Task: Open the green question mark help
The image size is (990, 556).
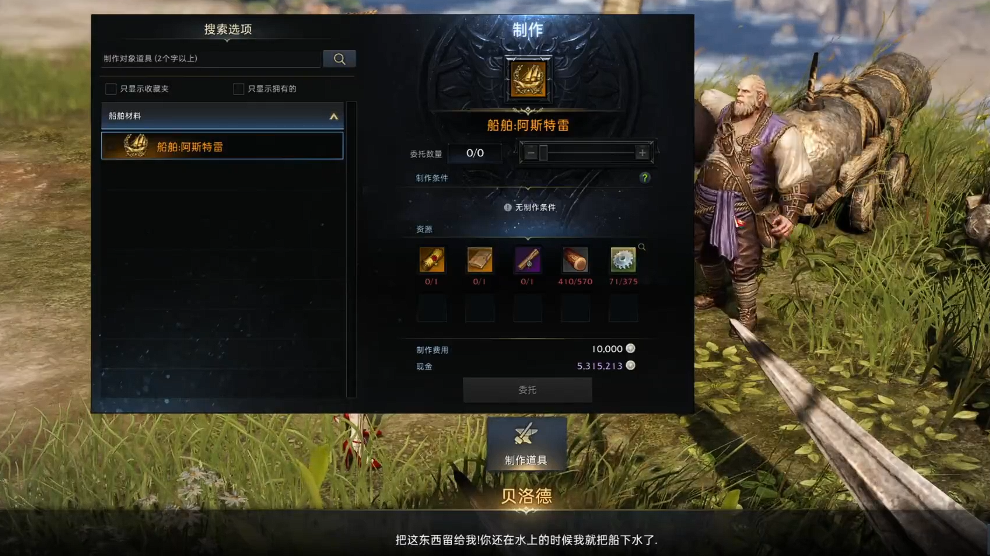Action: [645, 178]
